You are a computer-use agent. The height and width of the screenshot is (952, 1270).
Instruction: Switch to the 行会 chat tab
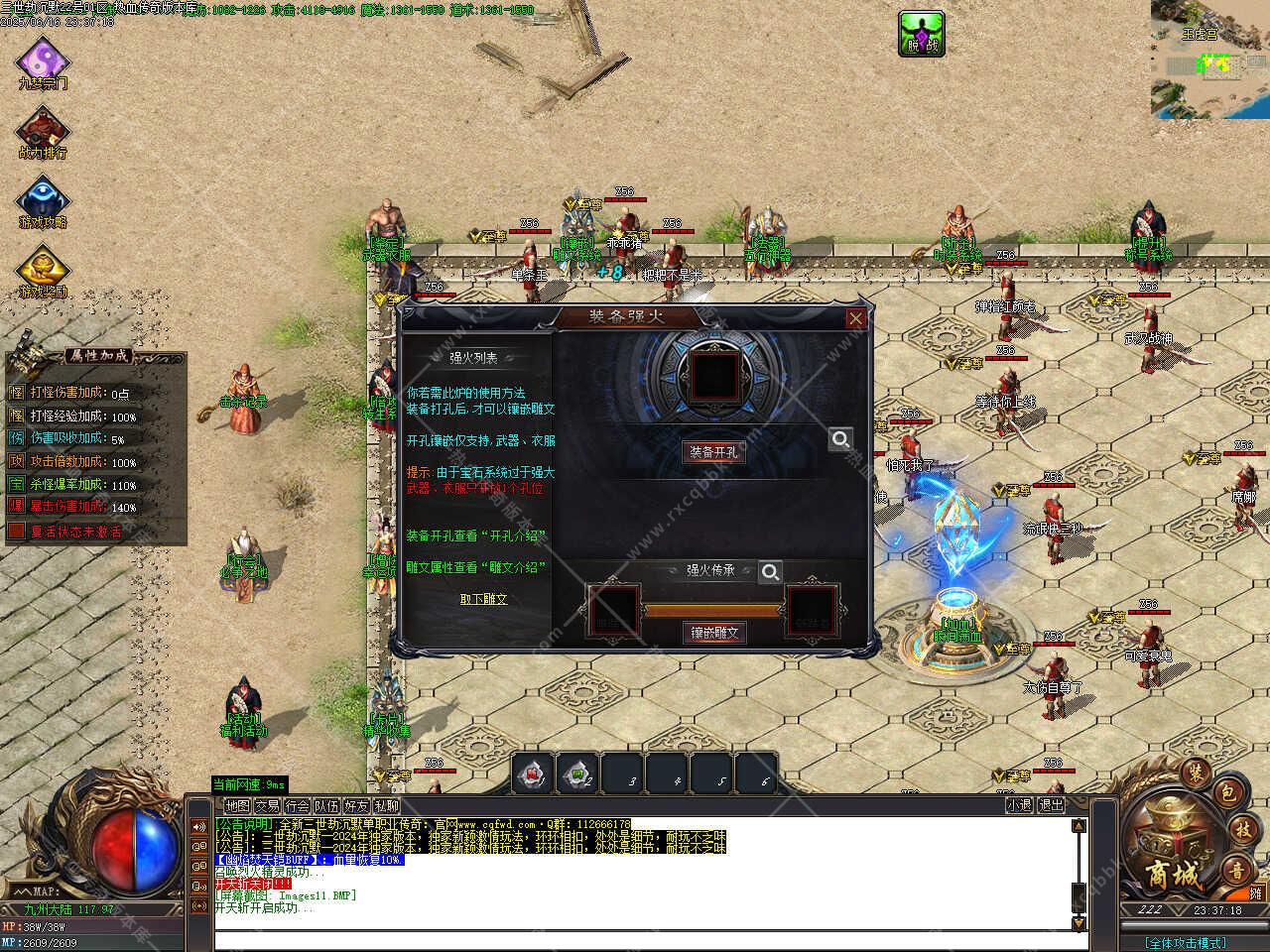point(297,806)
